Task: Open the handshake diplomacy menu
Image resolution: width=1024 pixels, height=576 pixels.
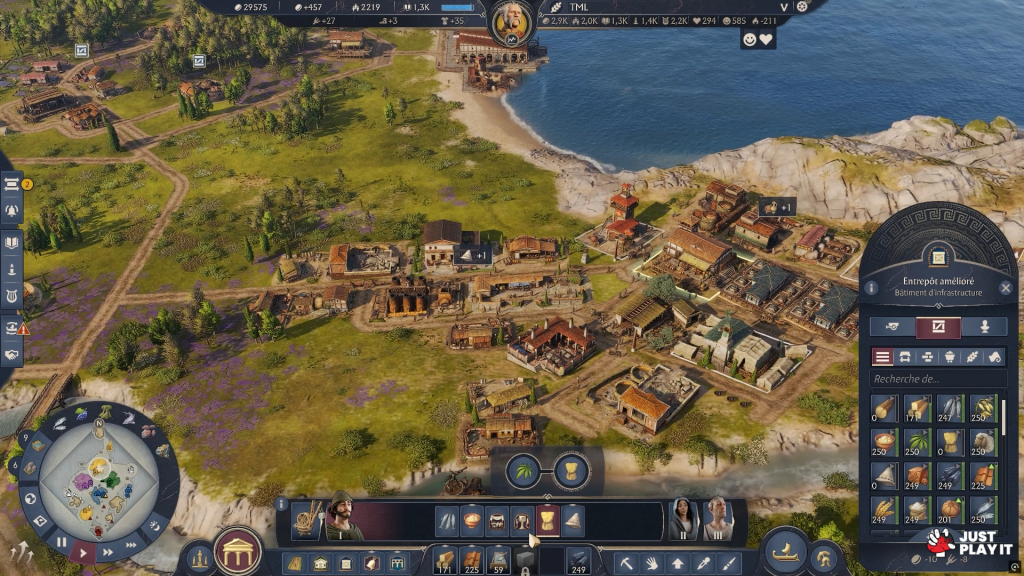Action: click(13, 355)
